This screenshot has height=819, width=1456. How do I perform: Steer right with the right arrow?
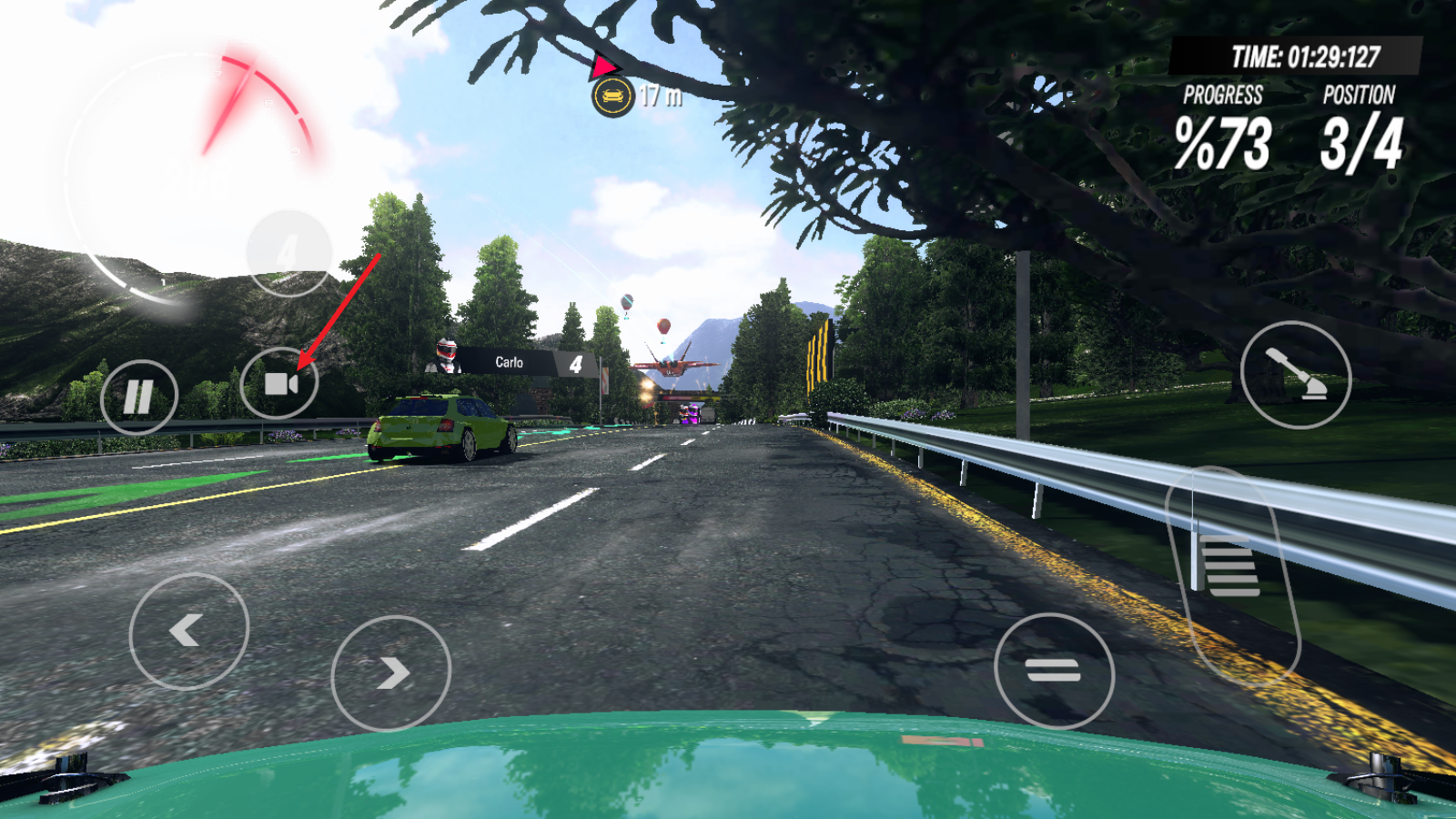click(x=390, y=672)
